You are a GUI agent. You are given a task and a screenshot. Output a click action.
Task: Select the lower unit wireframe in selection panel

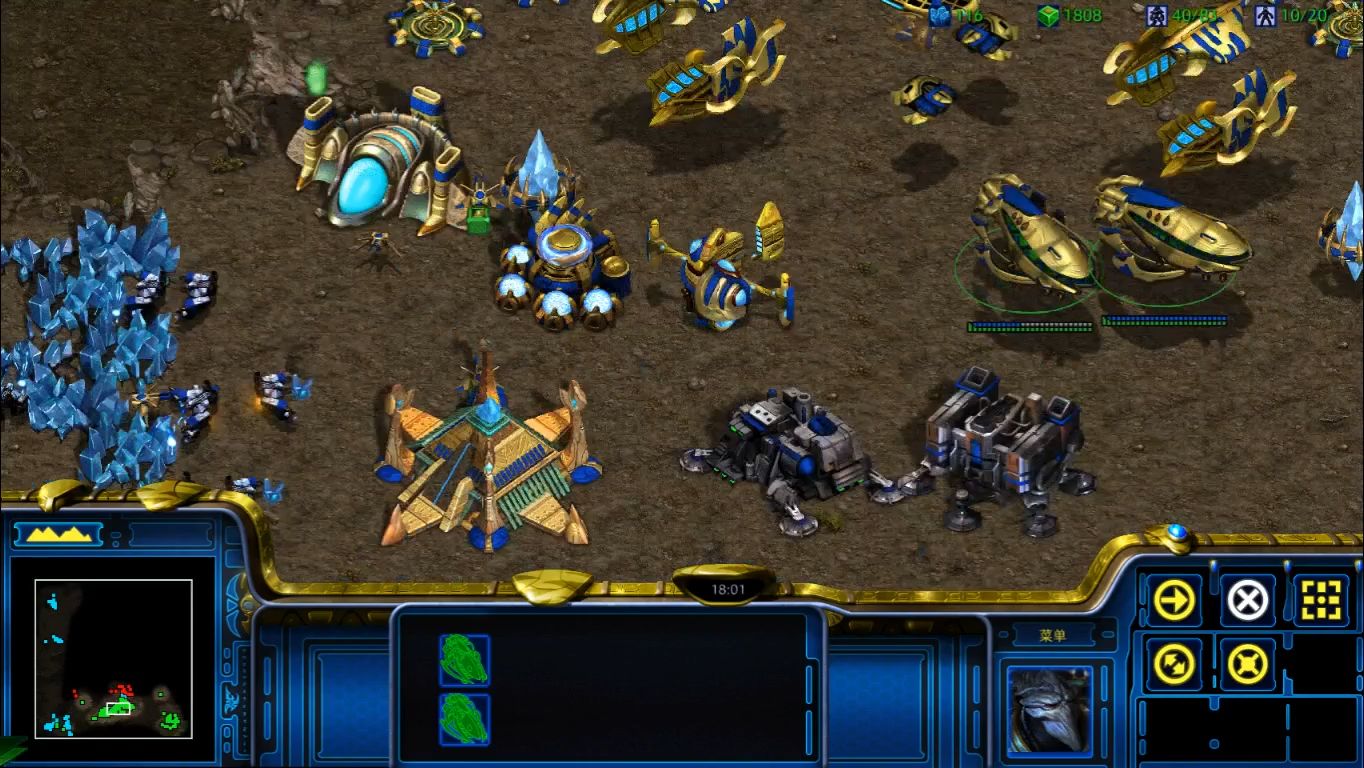point(465,719)
